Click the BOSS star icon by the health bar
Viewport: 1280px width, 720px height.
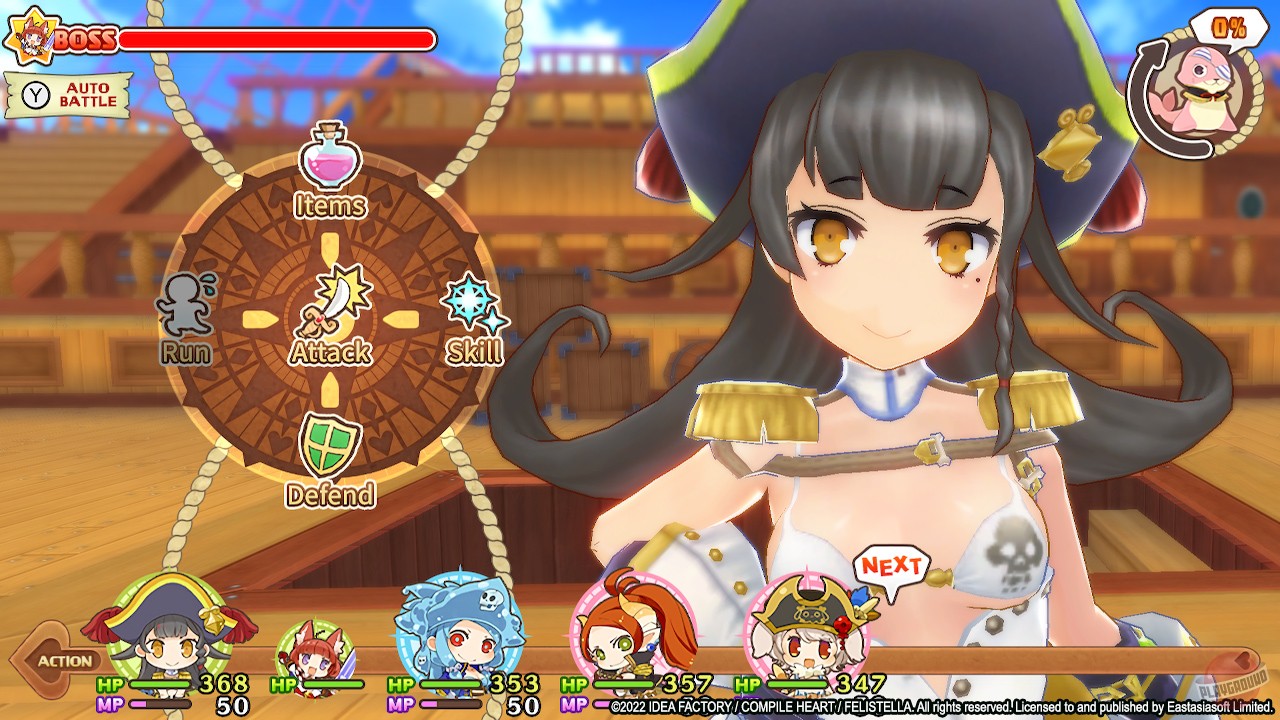coord(35,35)
